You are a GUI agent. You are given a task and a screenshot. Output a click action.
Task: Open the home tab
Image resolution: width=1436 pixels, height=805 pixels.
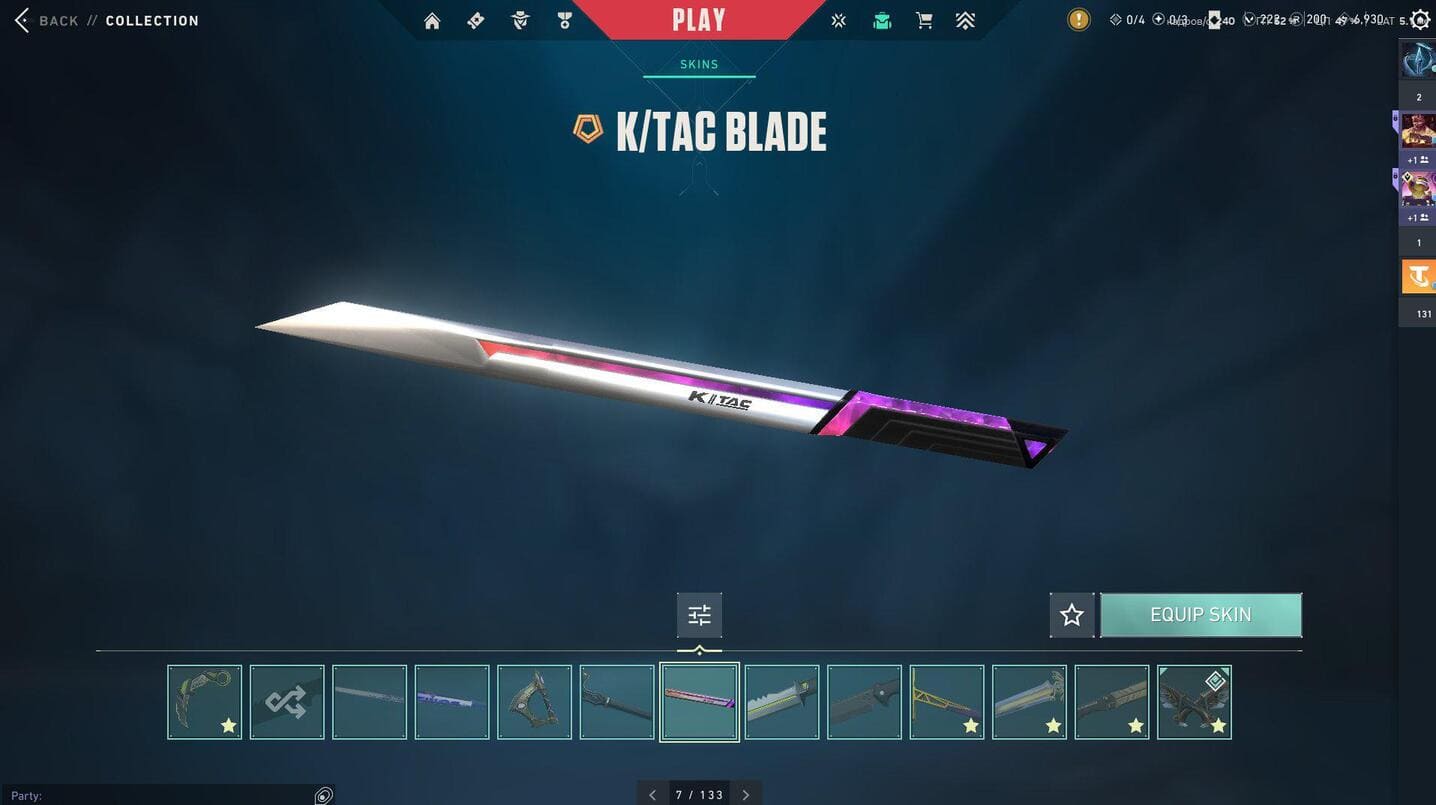tap(432, 21)
